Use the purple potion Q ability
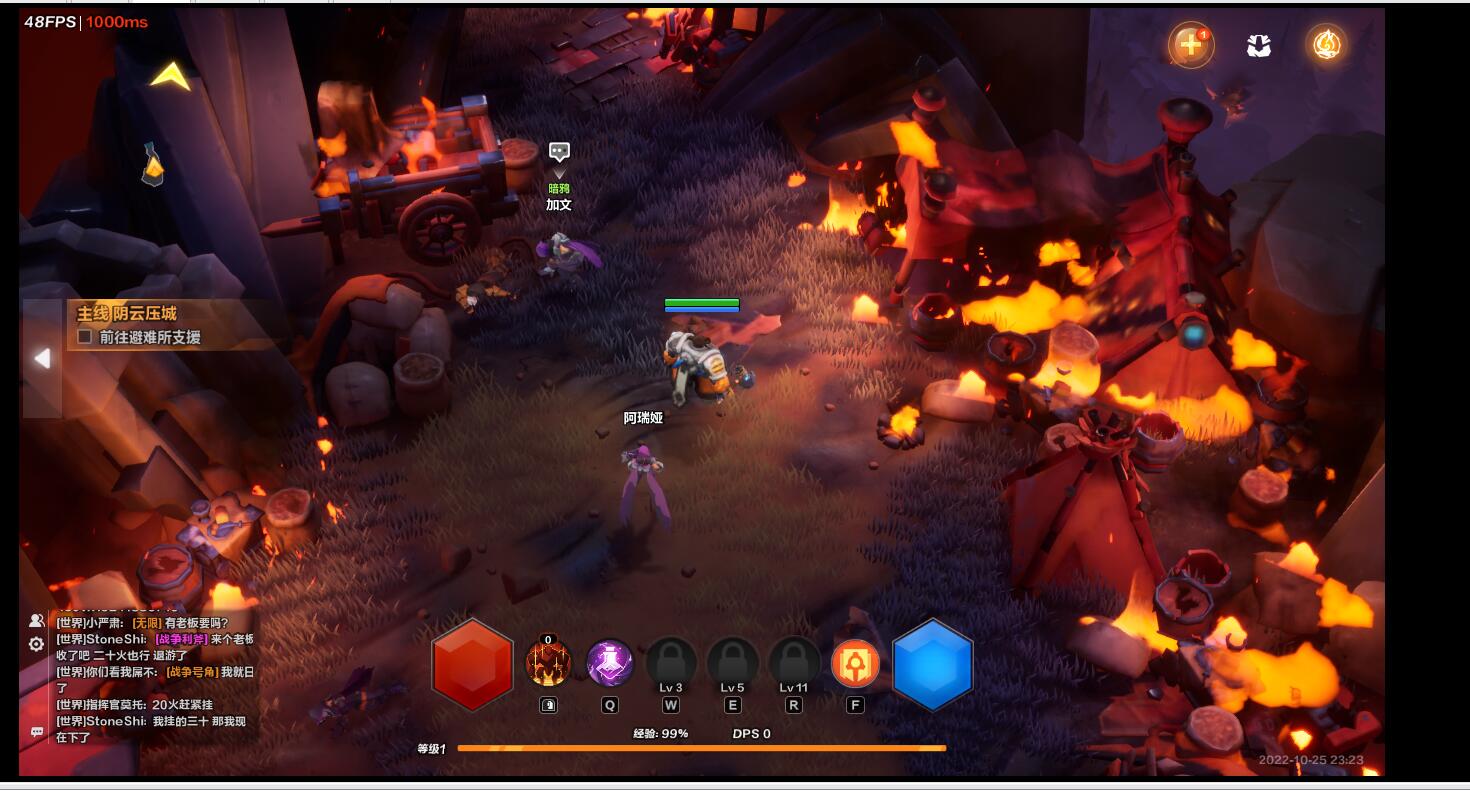The image size is (1470, 794). pos(609,663)
